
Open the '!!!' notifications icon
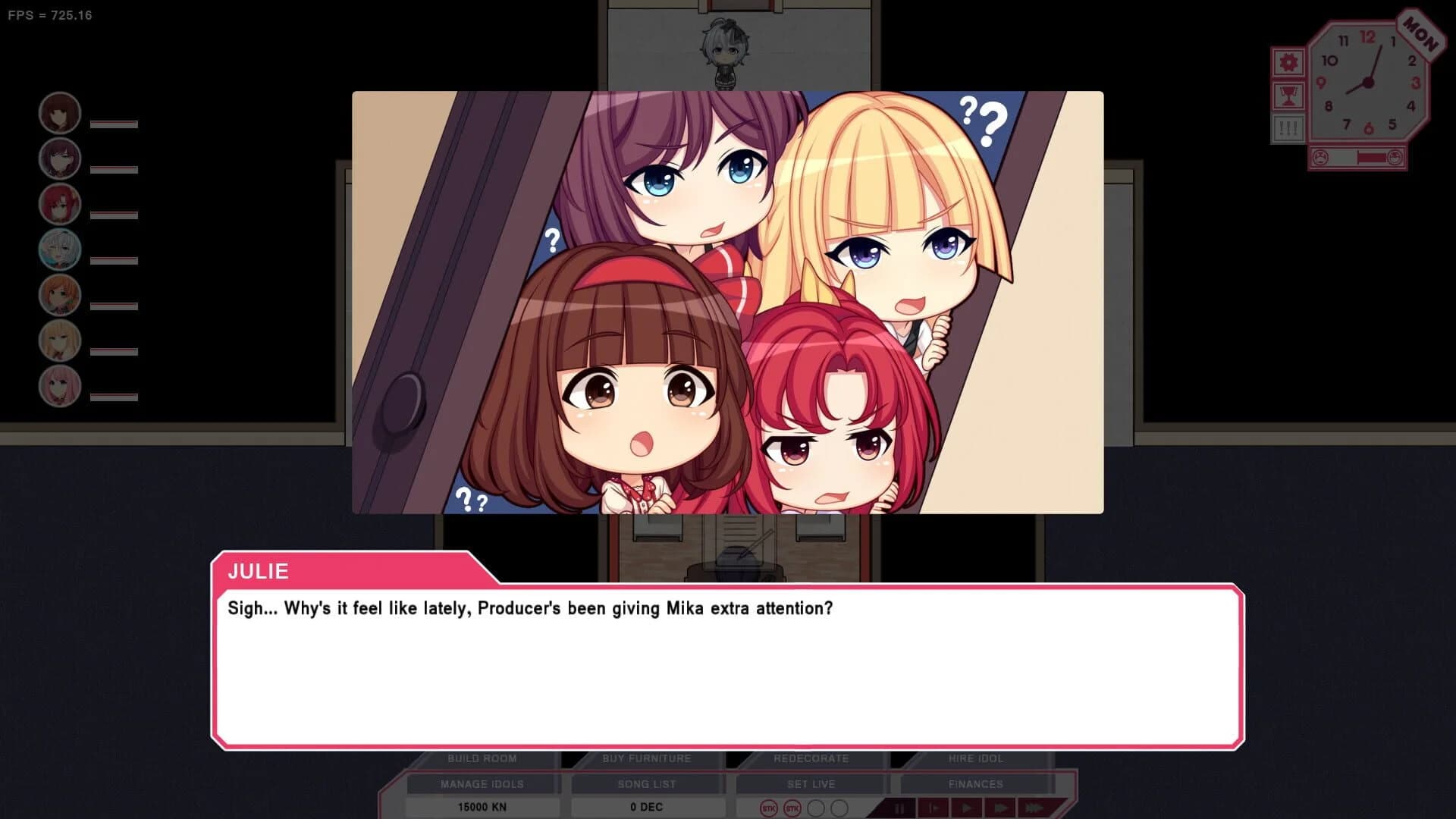coord(1288,127)
